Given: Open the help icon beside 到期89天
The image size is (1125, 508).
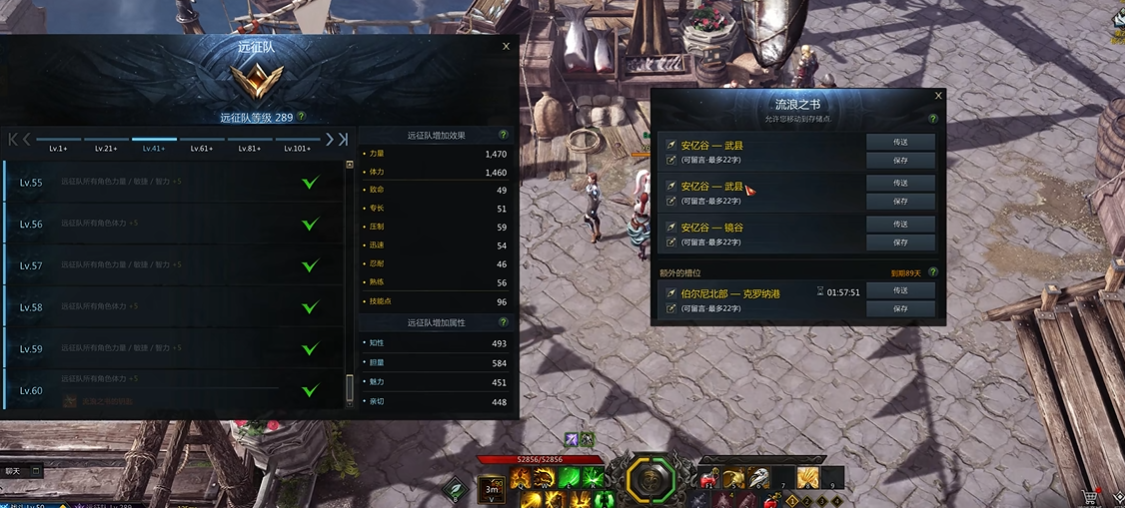Looking at the screenshot, I should tap(933, 272).
